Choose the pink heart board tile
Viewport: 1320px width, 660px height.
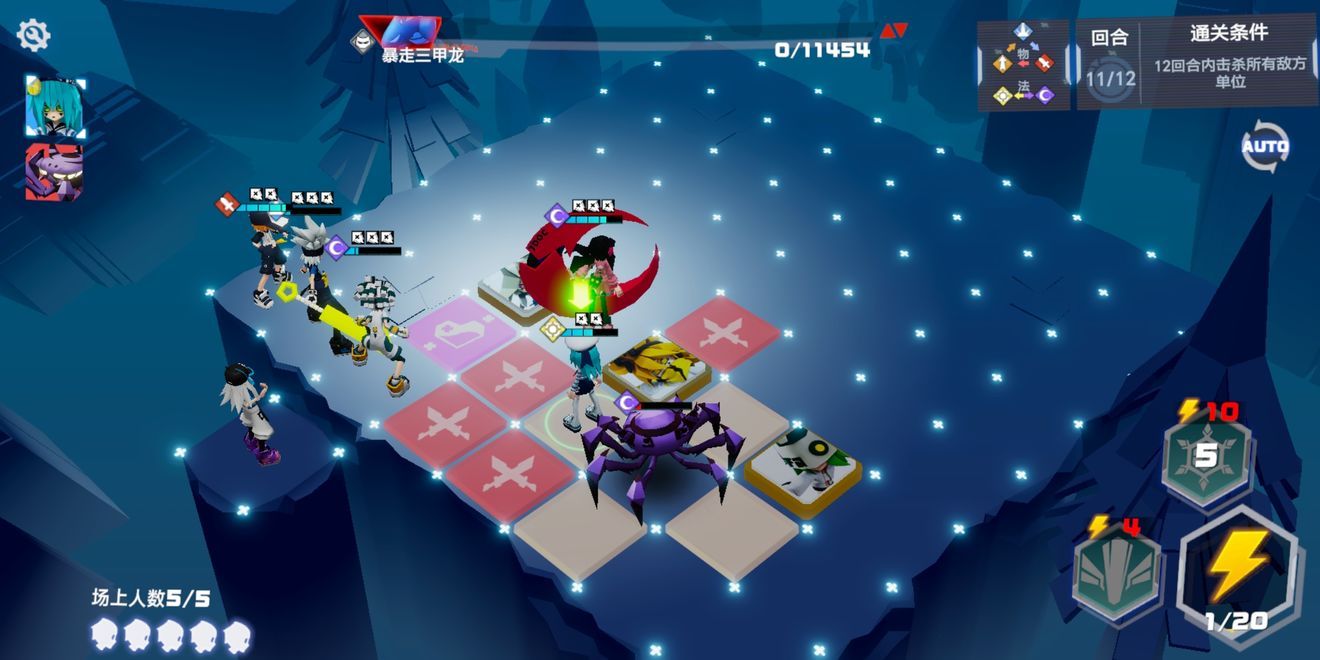pyautogui.click(x=460, y=334)
